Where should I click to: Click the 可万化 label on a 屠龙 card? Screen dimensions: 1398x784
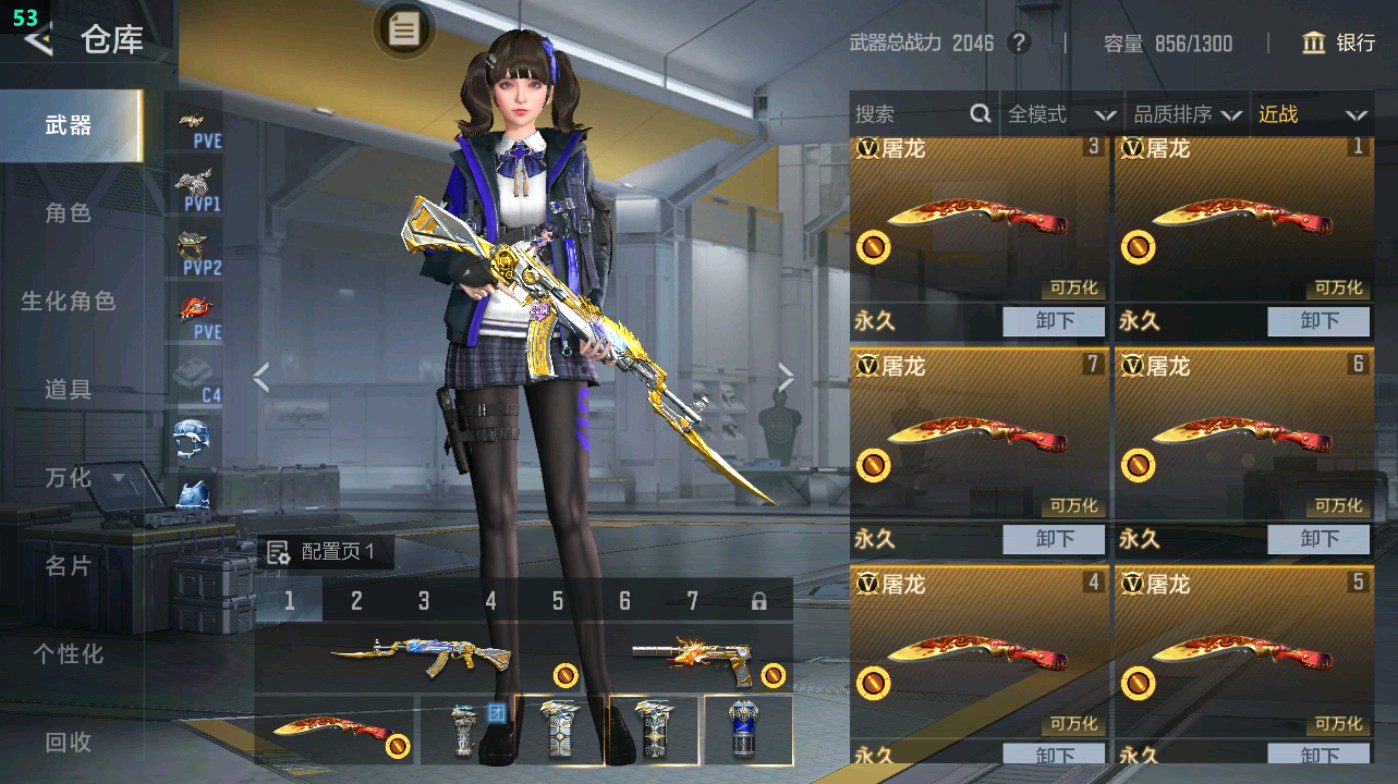point(1075,289)
